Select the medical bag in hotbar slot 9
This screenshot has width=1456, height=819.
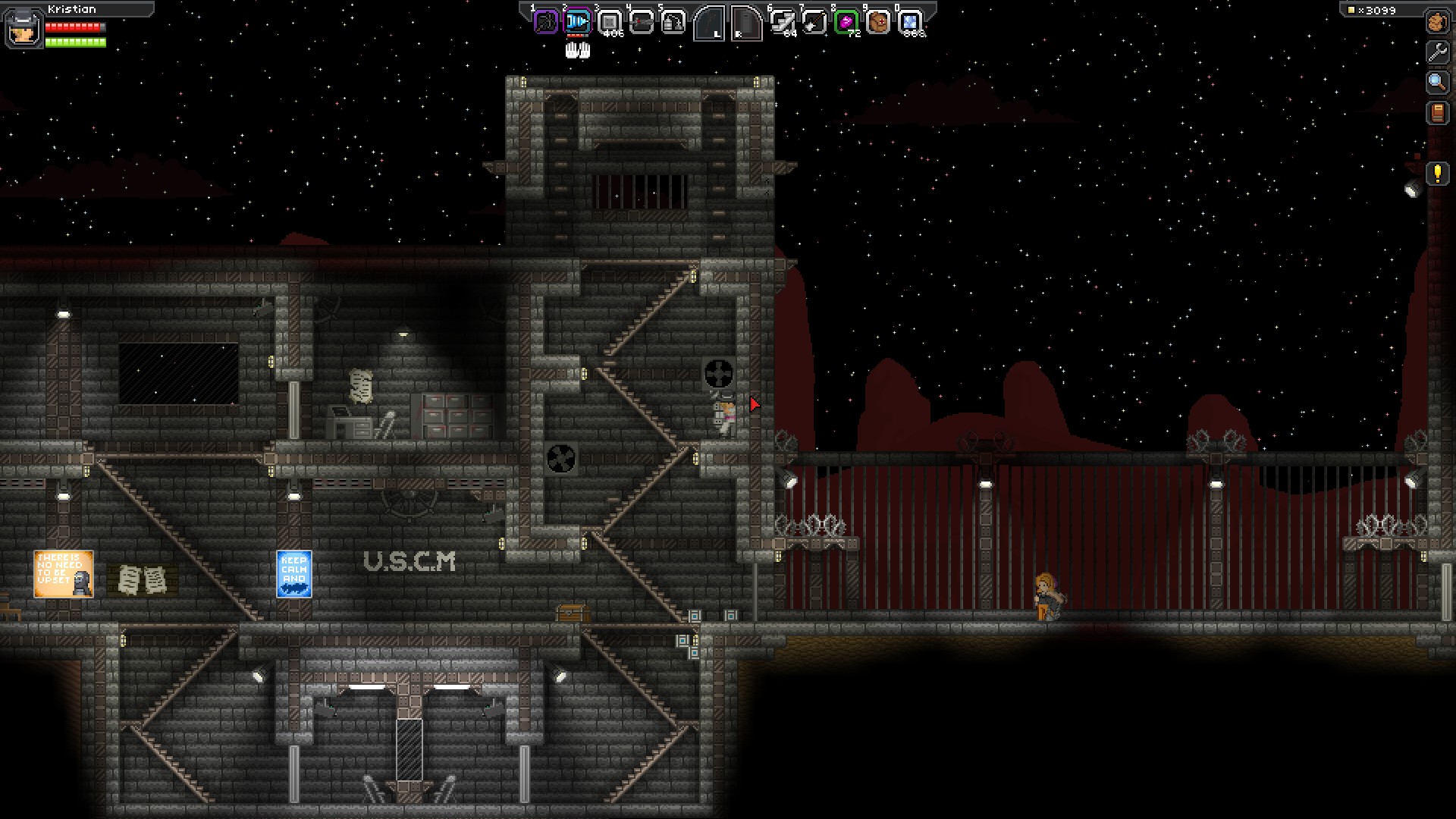pyautogui.click(x=878, y=23)
